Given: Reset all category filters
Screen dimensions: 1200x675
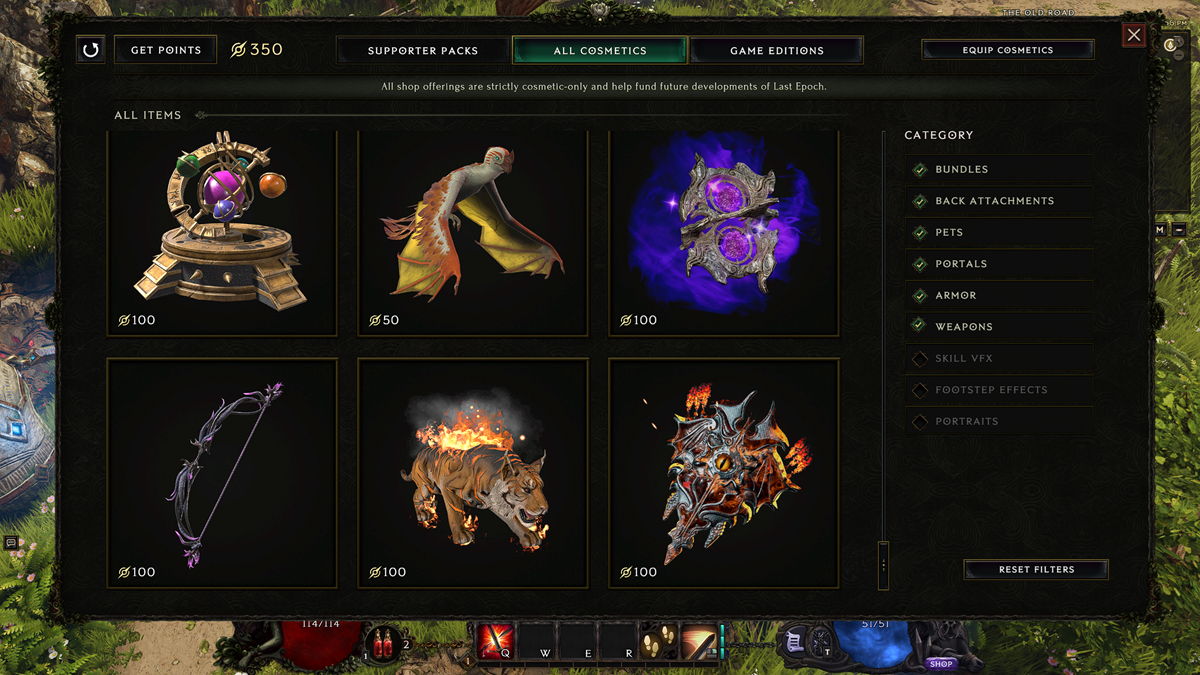Looking at the screenshot, I should (1036, 570).
